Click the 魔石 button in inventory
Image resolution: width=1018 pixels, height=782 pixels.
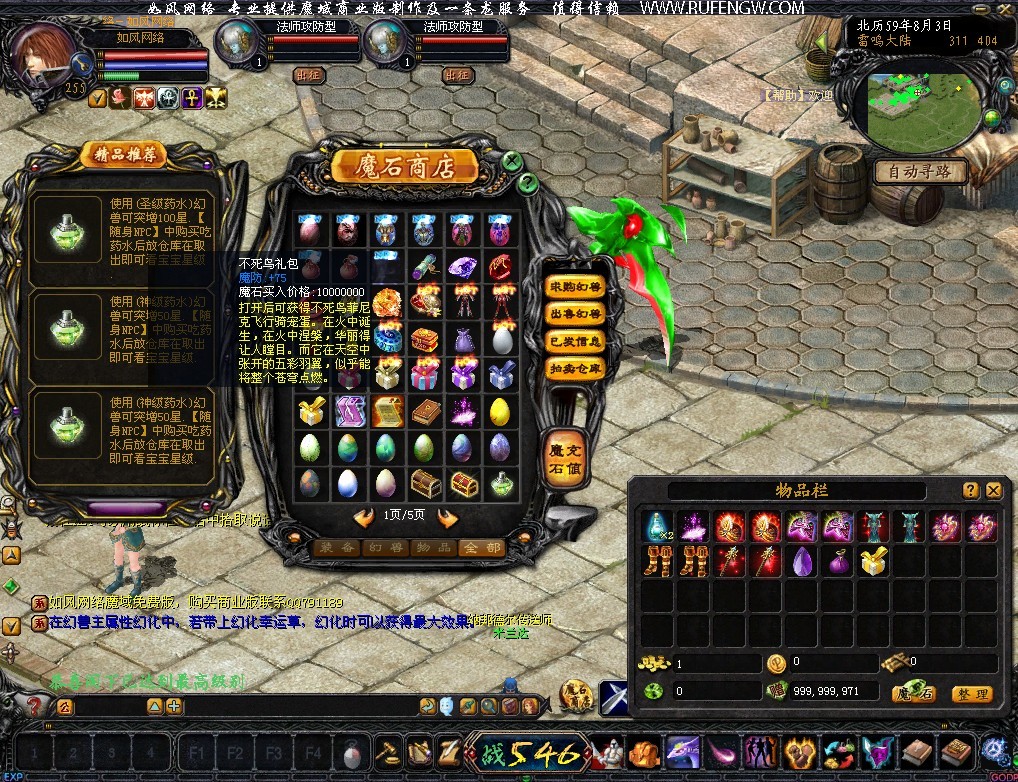[x=913, y=694]
